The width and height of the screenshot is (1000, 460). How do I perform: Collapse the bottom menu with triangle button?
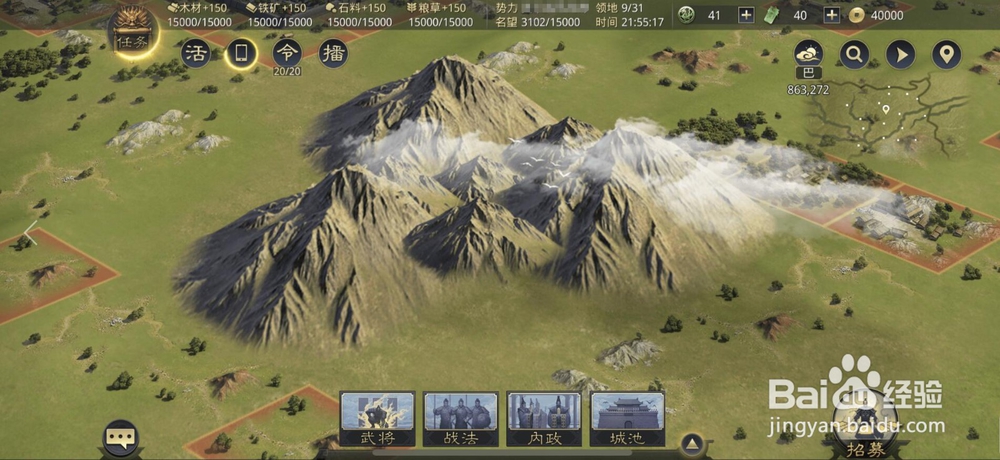690,443
